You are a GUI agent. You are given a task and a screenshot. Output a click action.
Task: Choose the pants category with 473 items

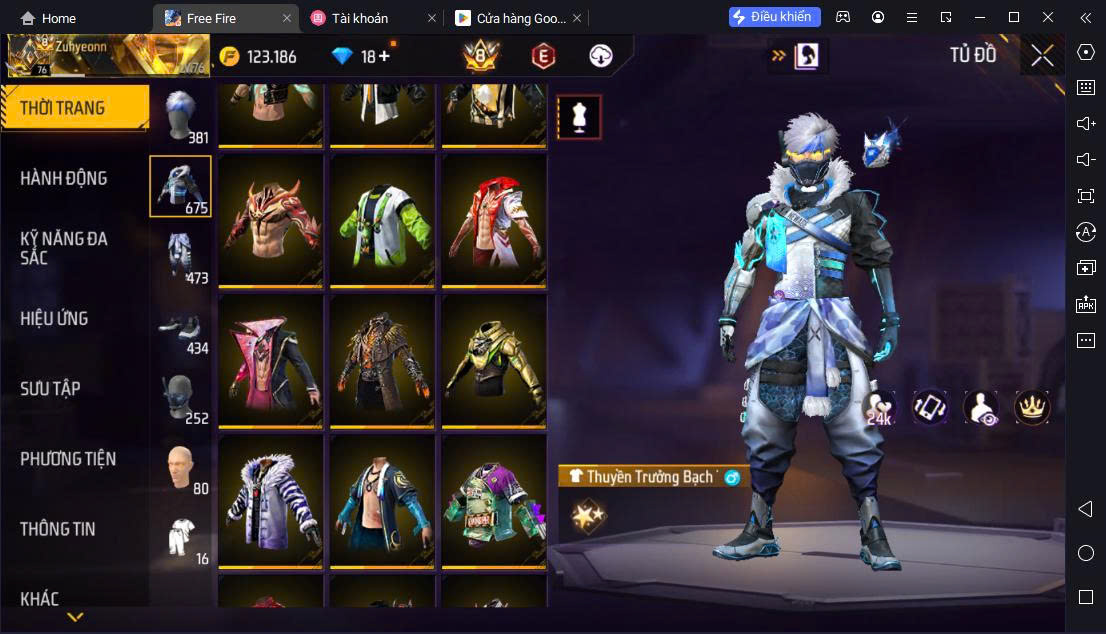point(181,256)
